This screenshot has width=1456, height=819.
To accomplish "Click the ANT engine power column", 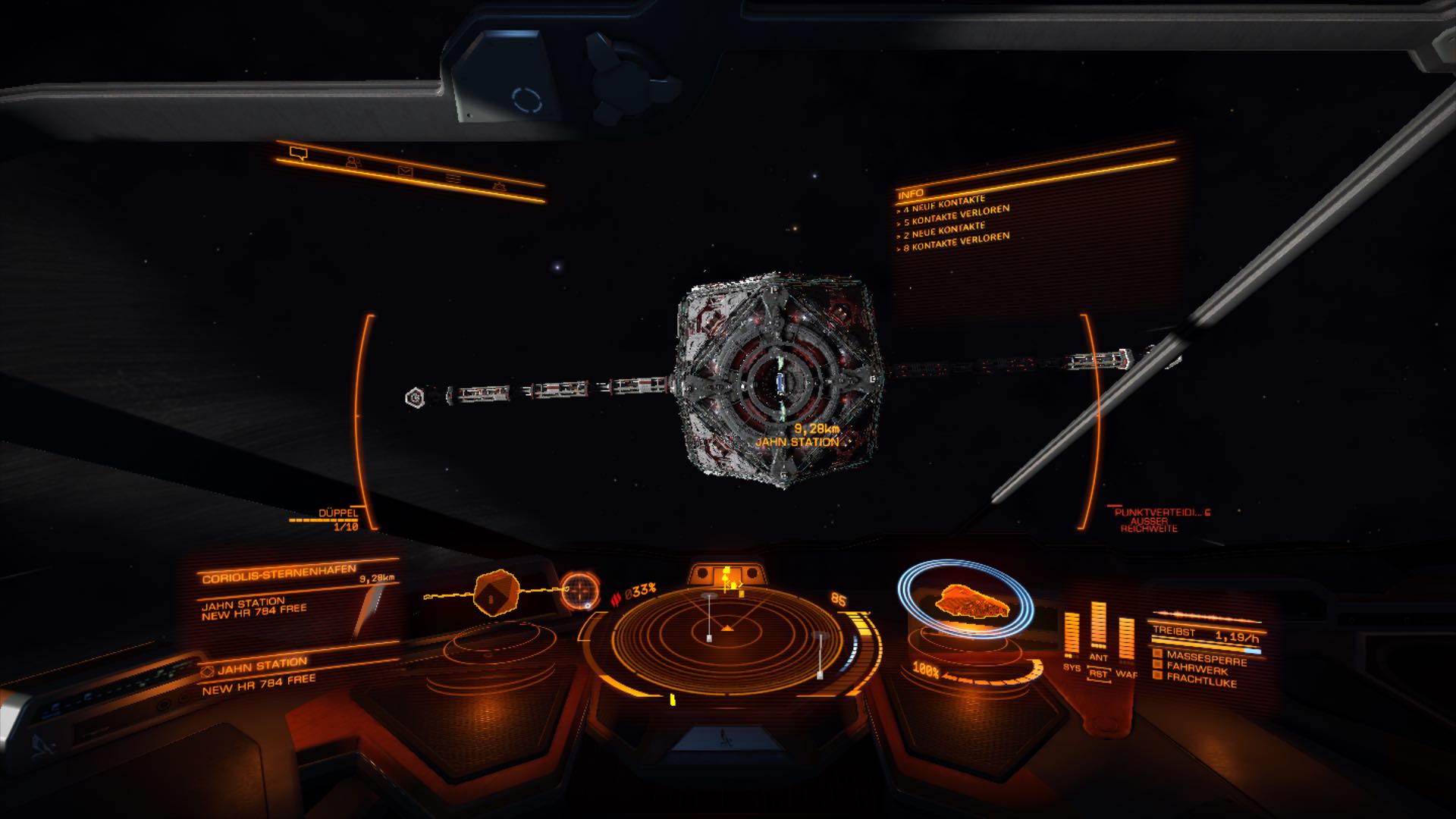I will [x=1098, y=626].
